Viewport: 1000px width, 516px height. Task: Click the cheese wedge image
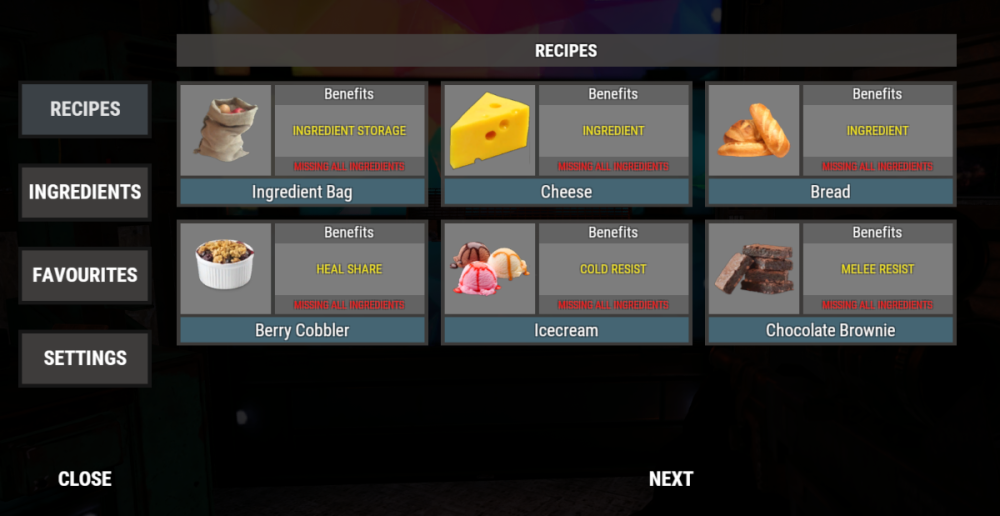(x=490, y=131)
